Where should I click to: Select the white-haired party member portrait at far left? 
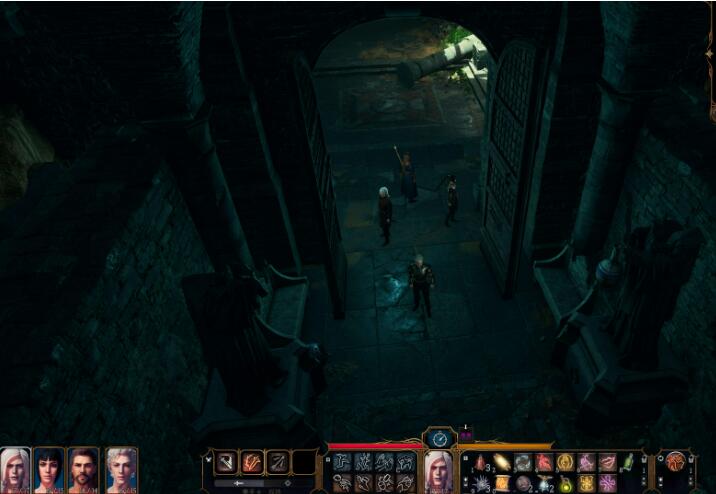pos(15,467)
